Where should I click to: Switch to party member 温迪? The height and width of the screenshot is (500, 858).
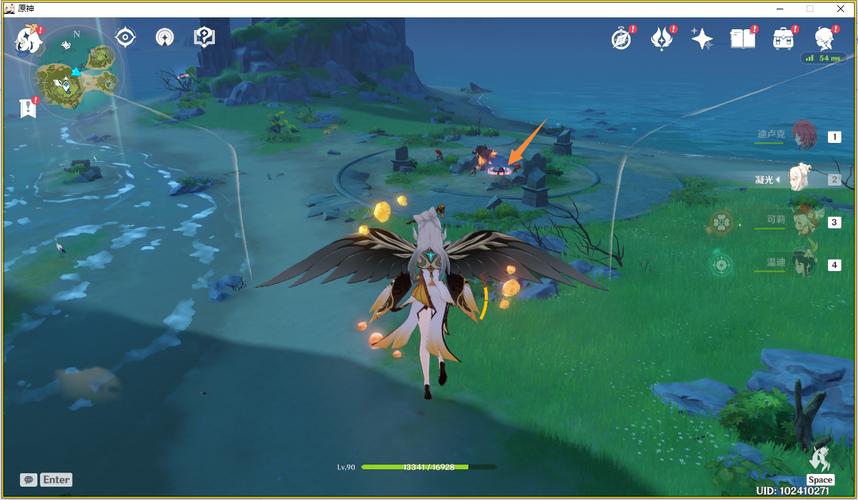(804, 264)
